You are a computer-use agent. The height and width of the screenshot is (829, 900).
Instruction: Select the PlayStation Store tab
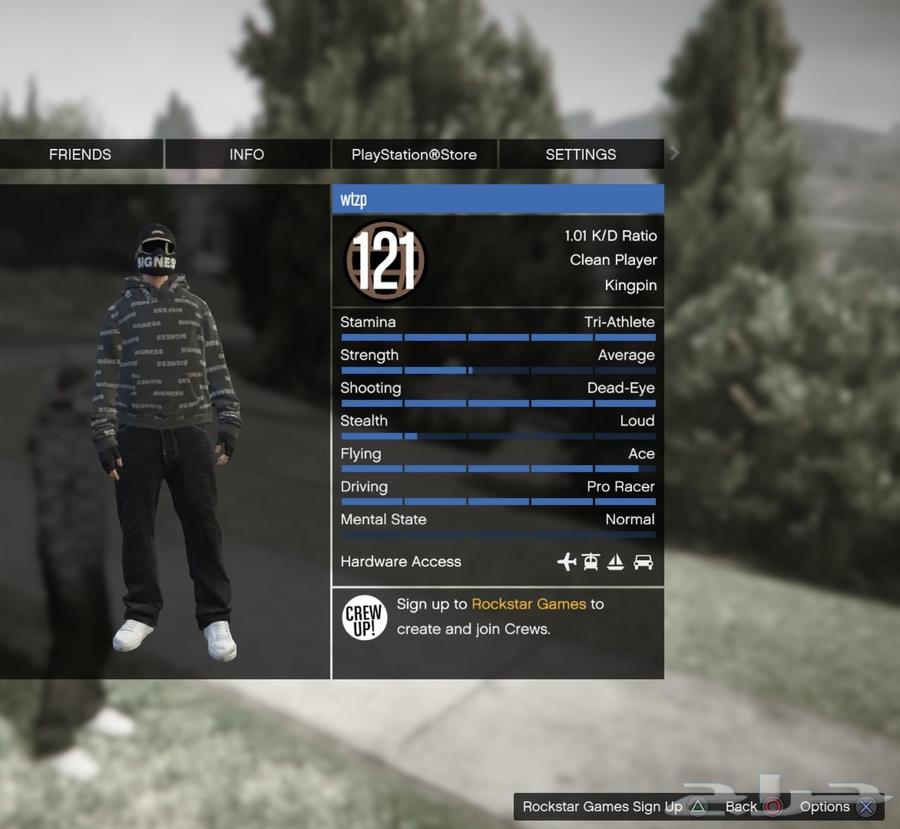pos(414,154)
